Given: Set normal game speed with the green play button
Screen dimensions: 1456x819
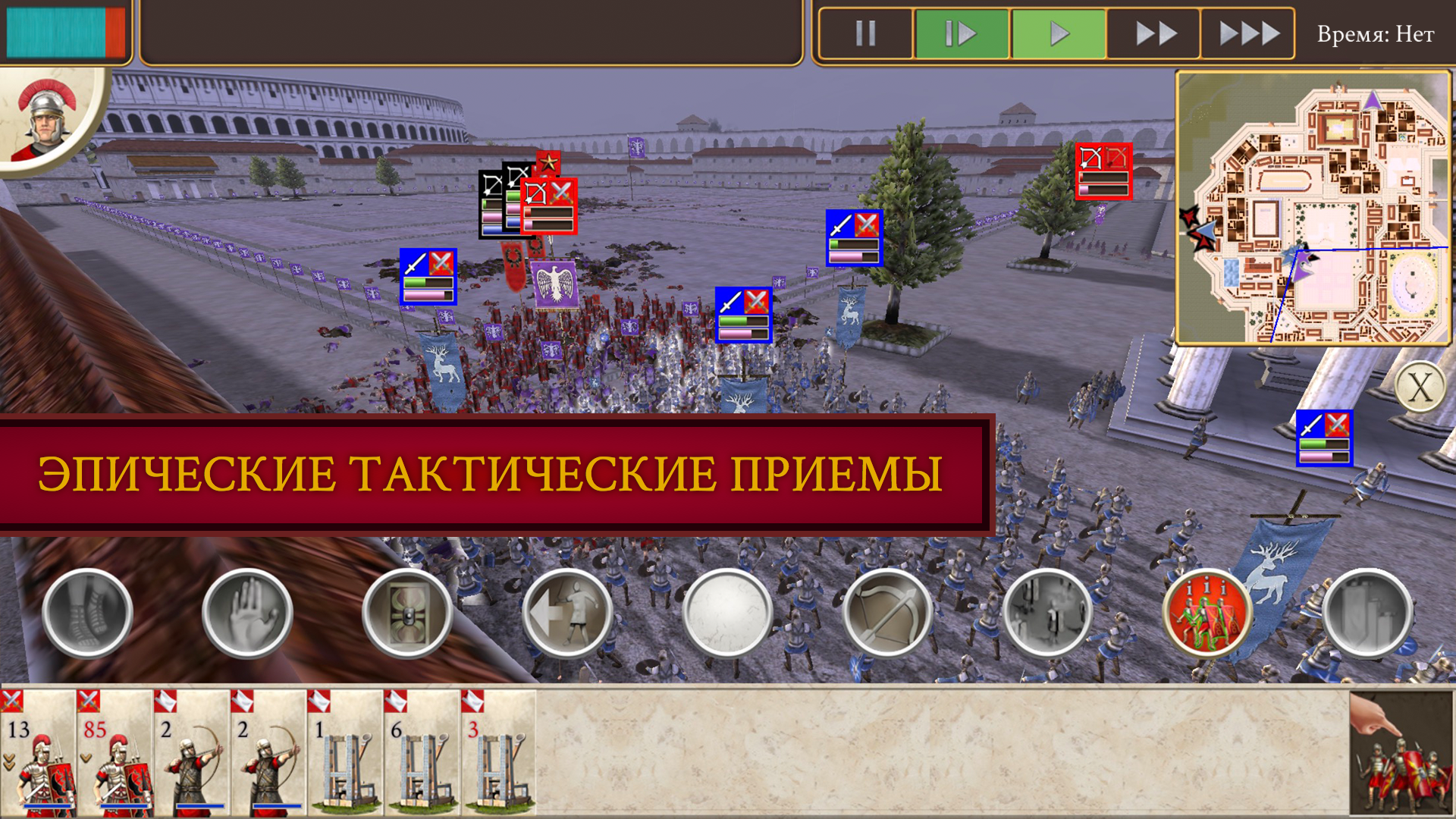Looking at the screenshot, I should pos(1058,33).
